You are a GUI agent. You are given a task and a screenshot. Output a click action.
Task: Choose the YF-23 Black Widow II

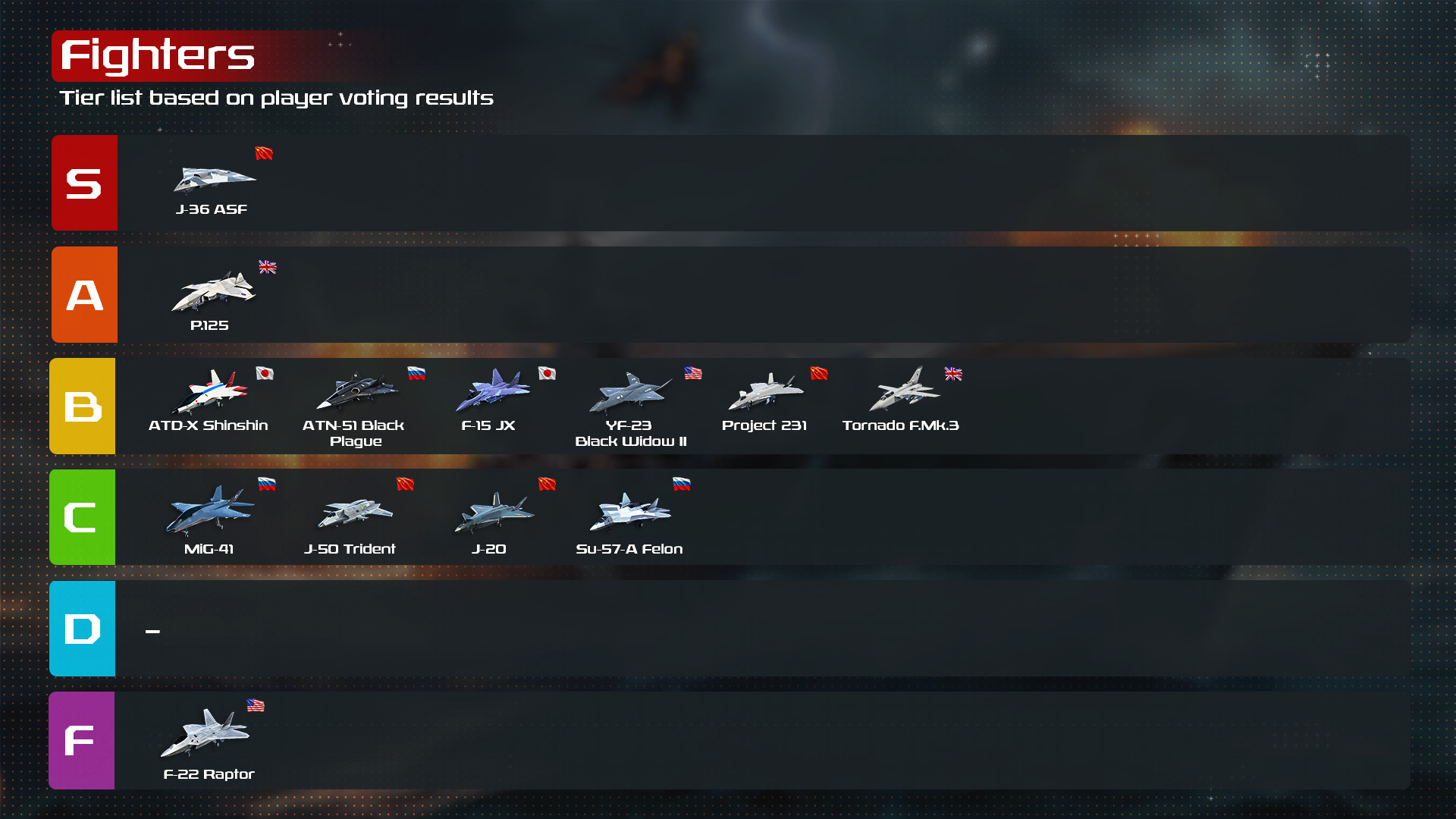pos(629,391)
